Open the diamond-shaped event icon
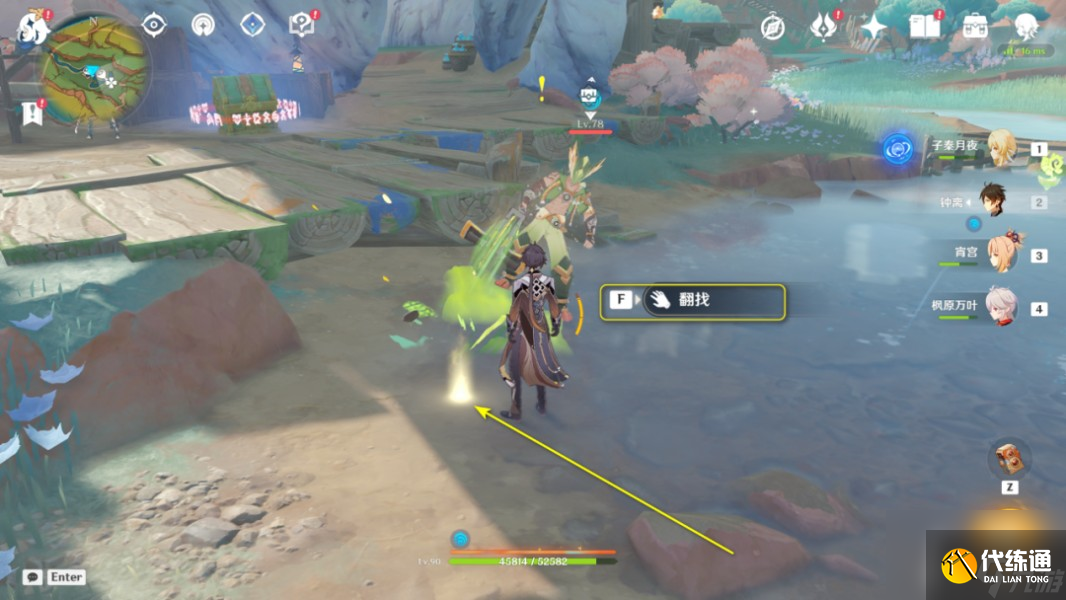 click(254, 25)
